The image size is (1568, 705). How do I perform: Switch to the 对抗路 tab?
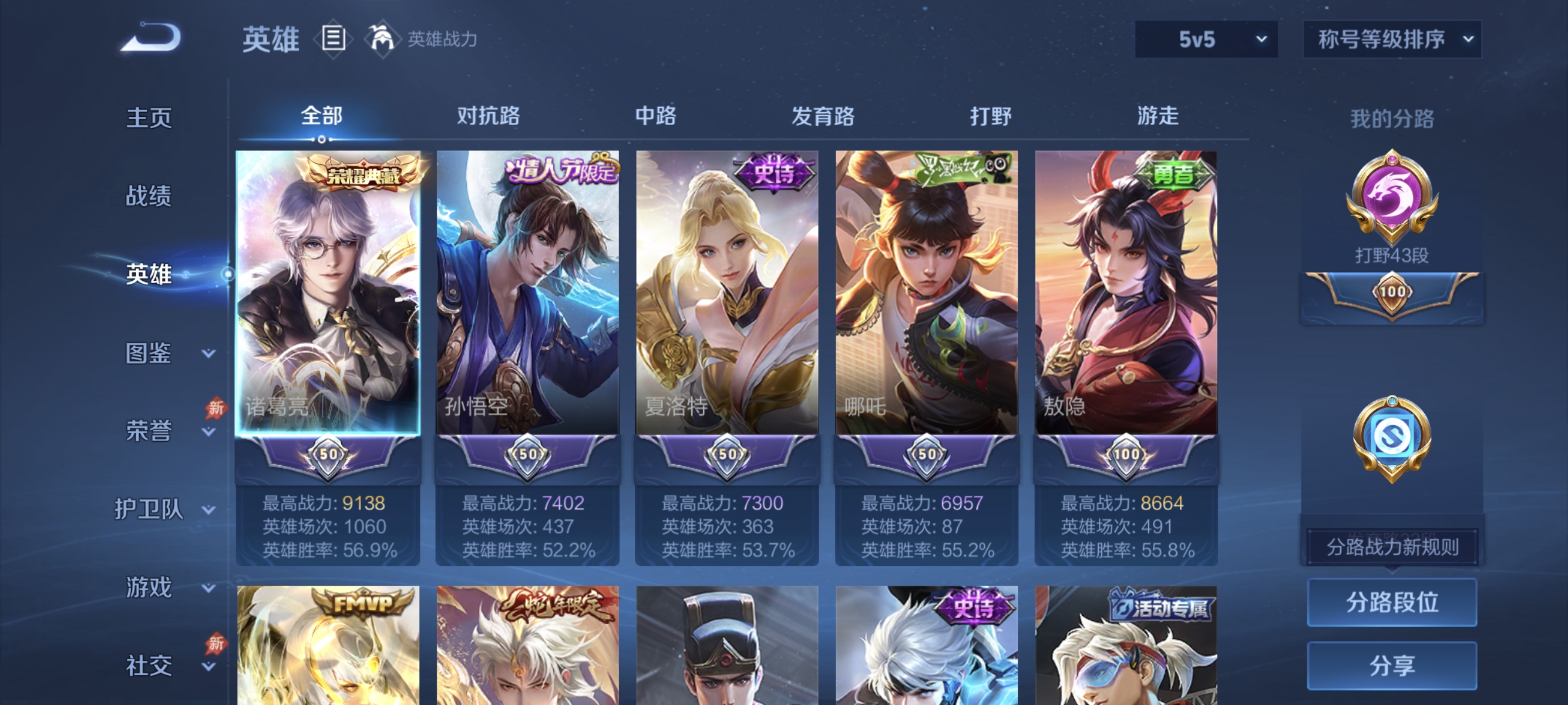[487, 117]
